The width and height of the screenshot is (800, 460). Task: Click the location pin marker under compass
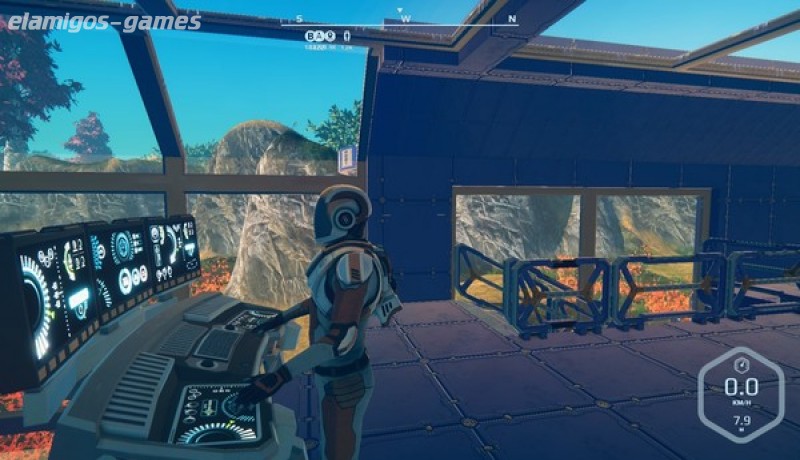(x=329, y=35)
